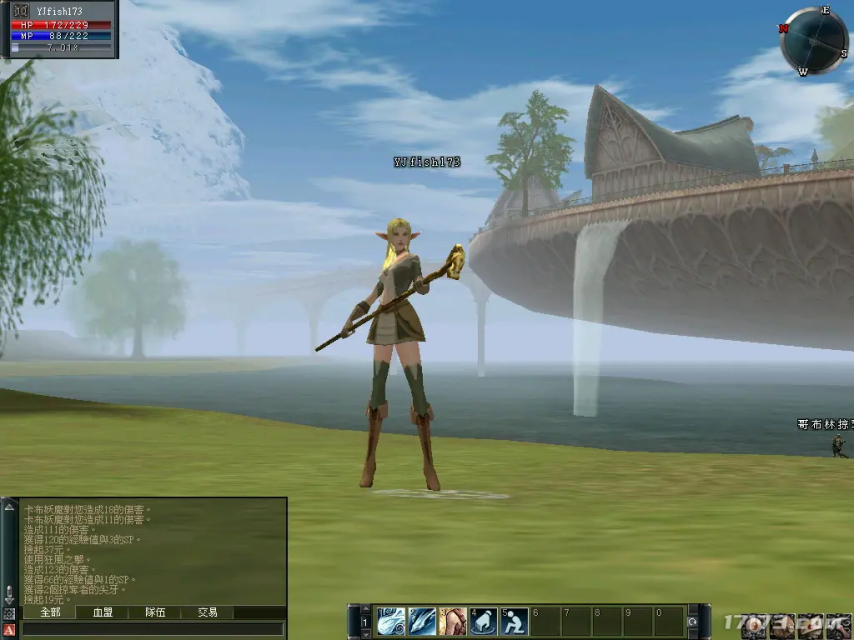Click the red A chat mode button
Viewport: 854px width, 640px height.
(9, 630)
